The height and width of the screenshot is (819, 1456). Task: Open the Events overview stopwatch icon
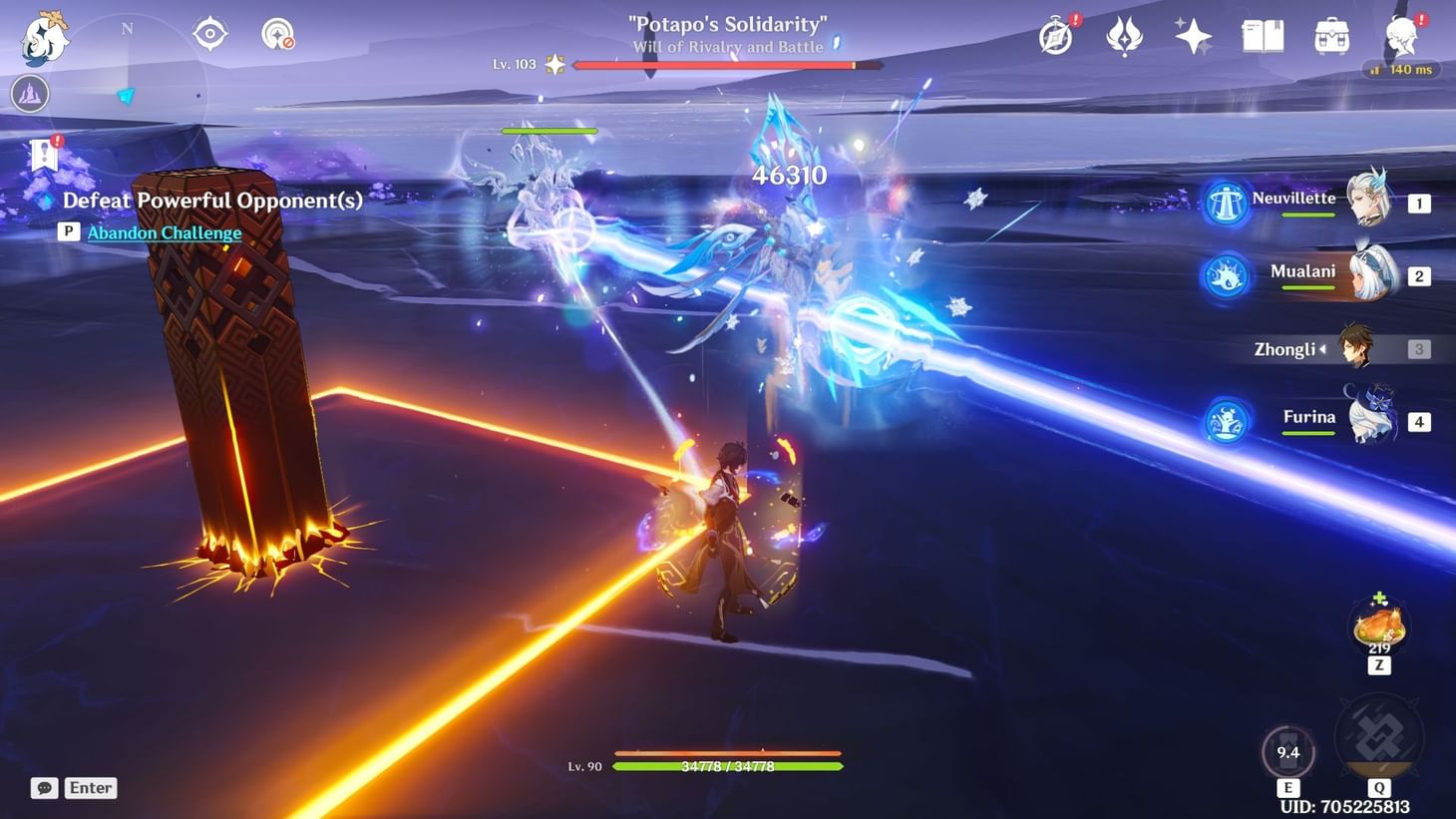[x=1054, y=37]
